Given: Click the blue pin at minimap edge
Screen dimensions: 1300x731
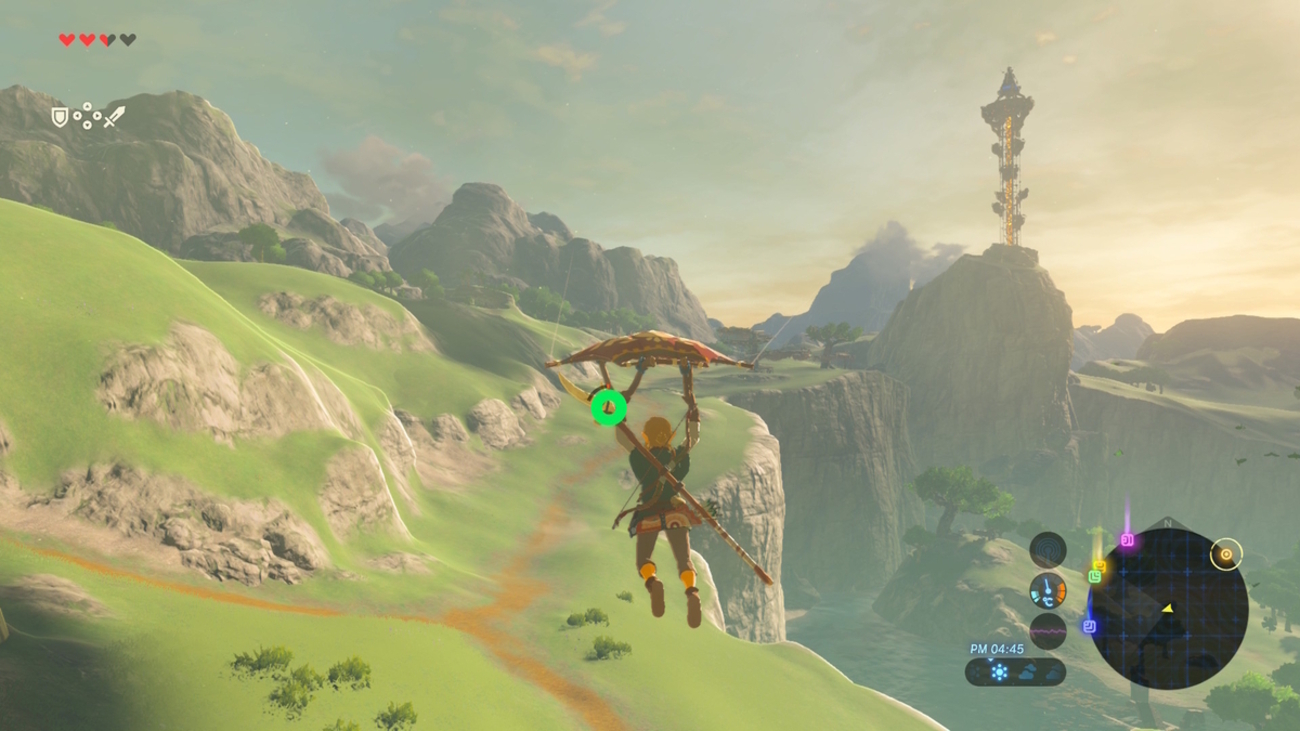Looking at the screenshot, I should 1089,627.
